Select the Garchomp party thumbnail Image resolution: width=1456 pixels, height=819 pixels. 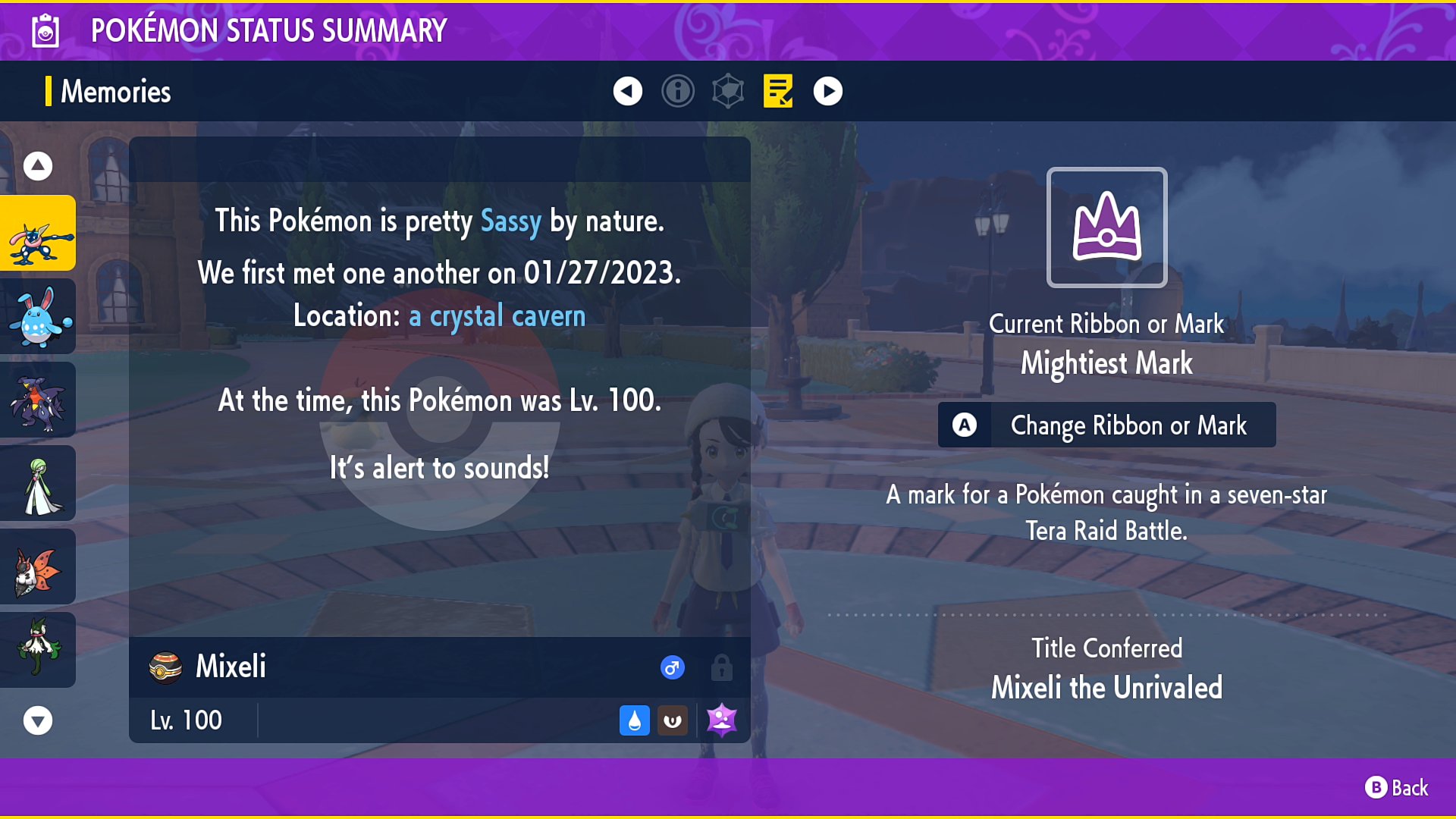[39, 400]
